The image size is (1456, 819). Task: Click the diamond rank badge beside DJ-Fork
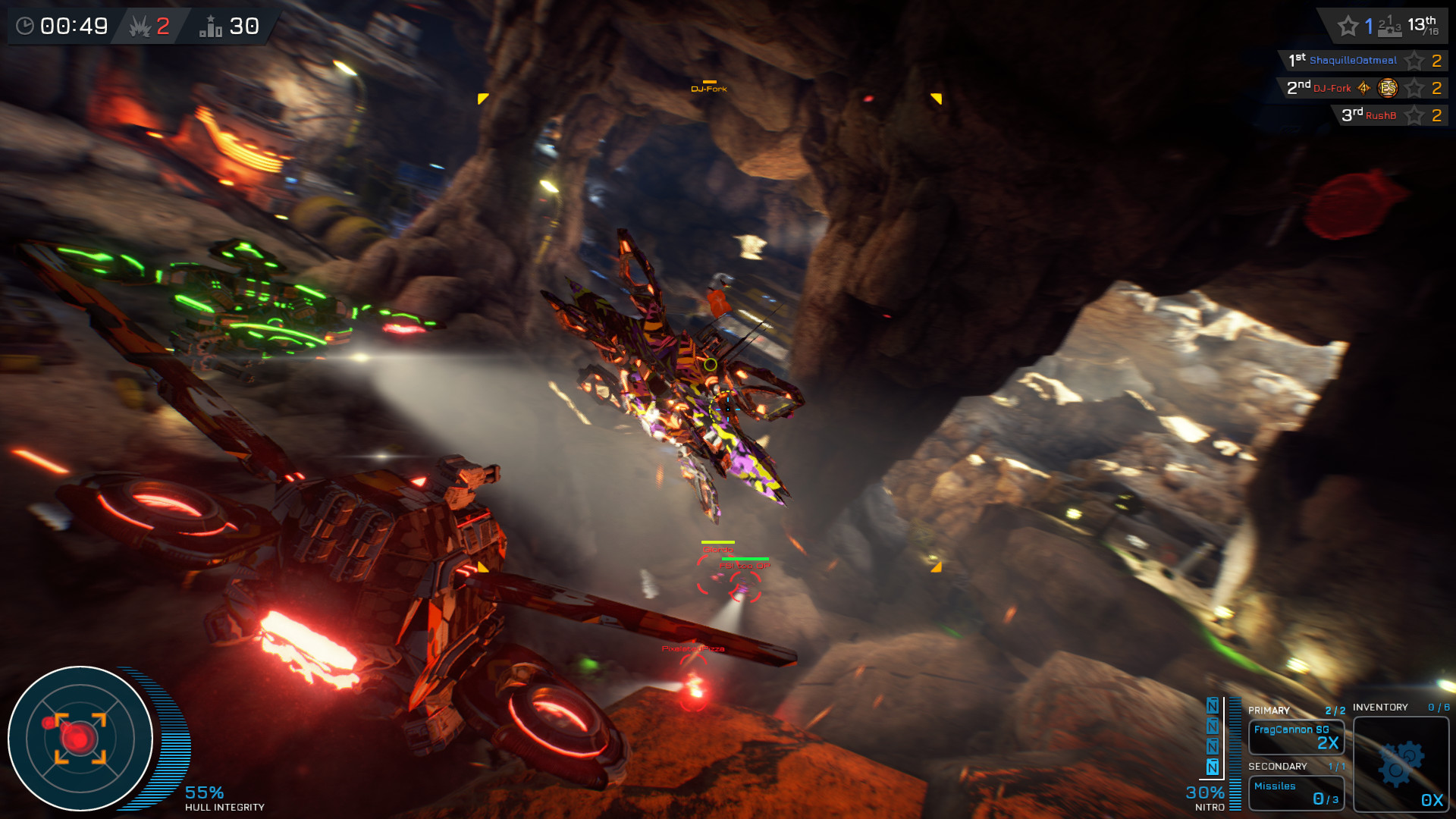(1364, 88)
